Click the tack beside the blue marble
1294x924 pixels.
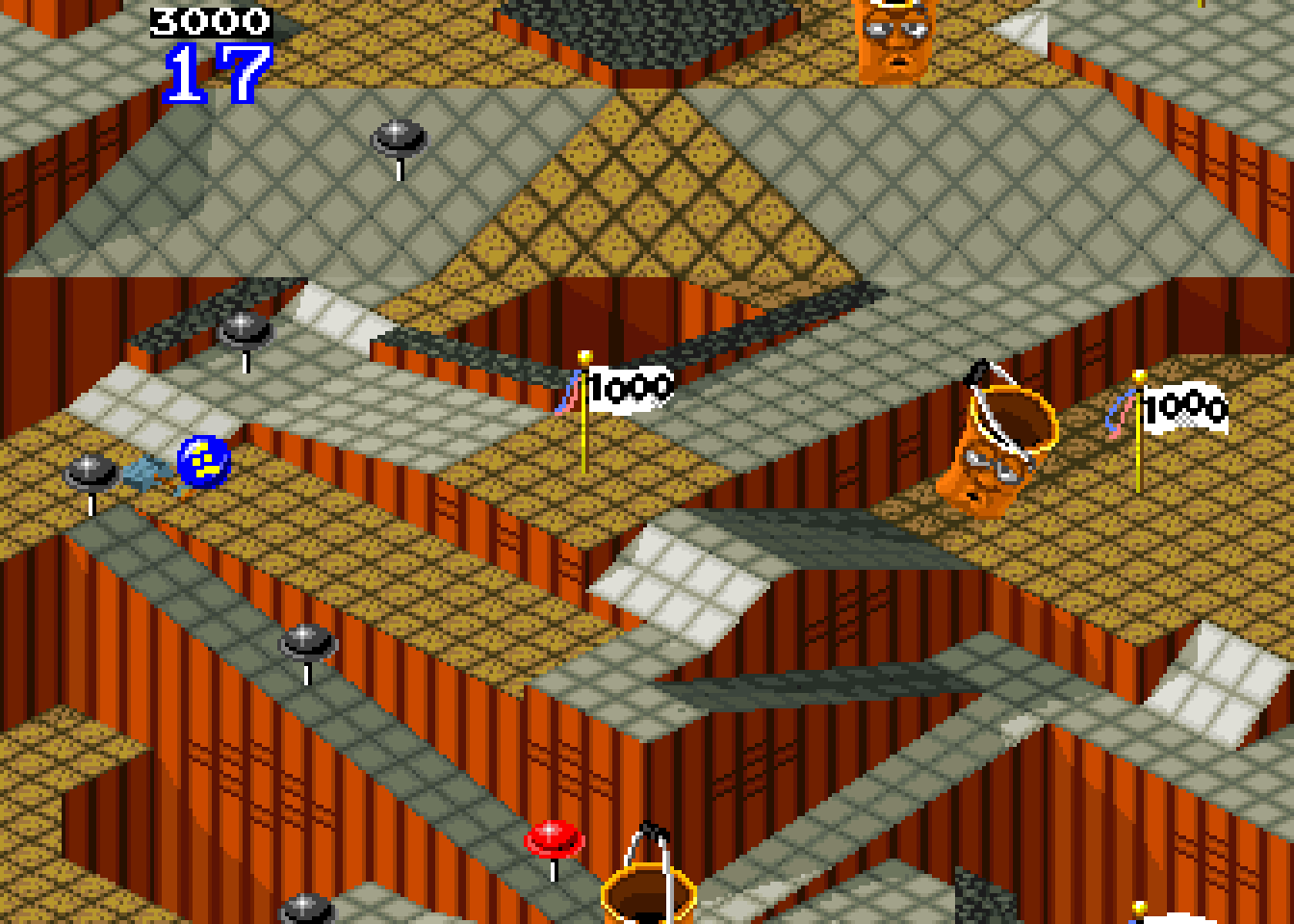click(x=87, y=472)
